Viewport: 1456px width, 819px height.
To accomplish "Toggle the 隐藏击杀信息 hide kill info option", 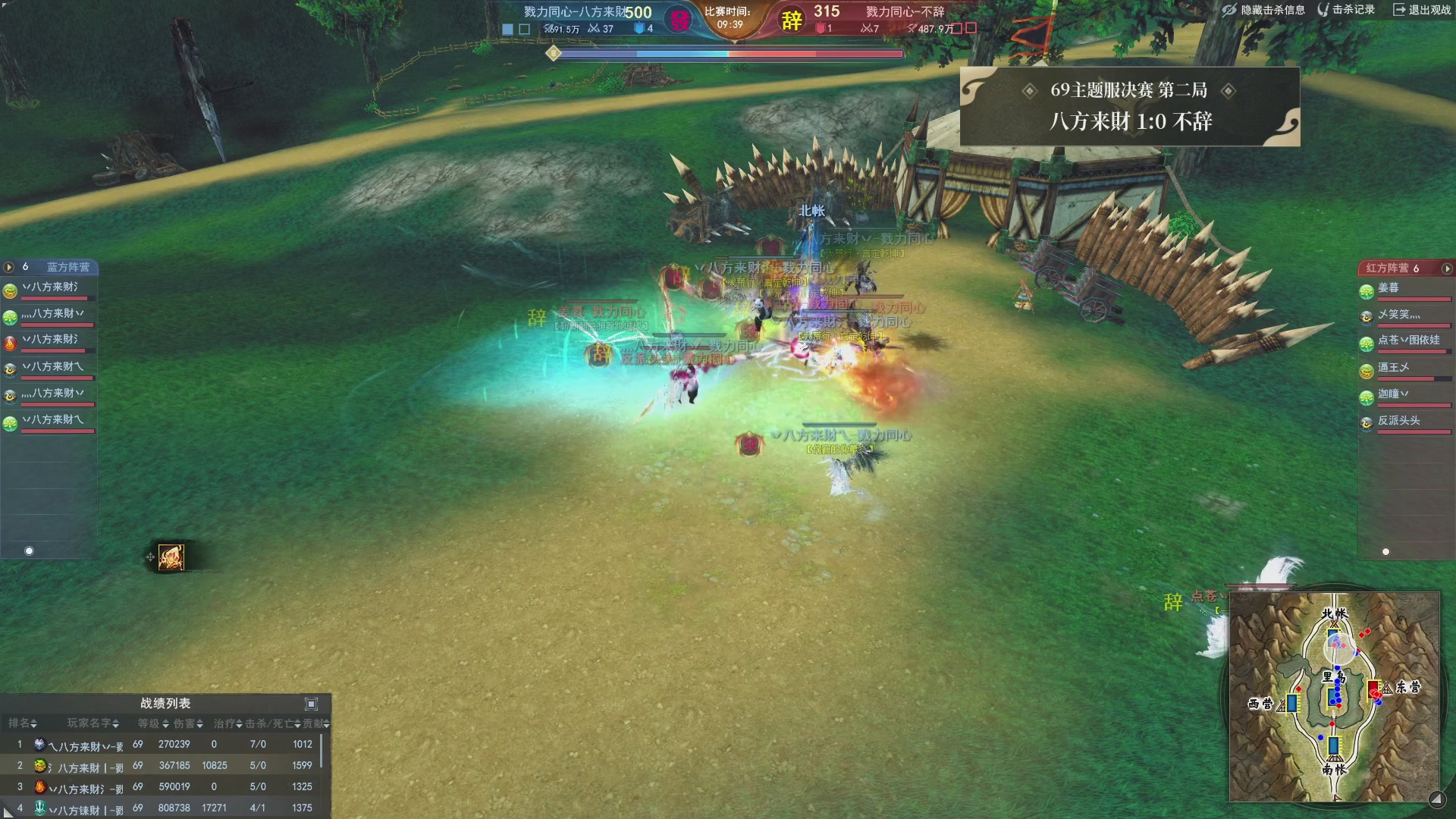I will pyautogui.click(x=1263, y=10).
